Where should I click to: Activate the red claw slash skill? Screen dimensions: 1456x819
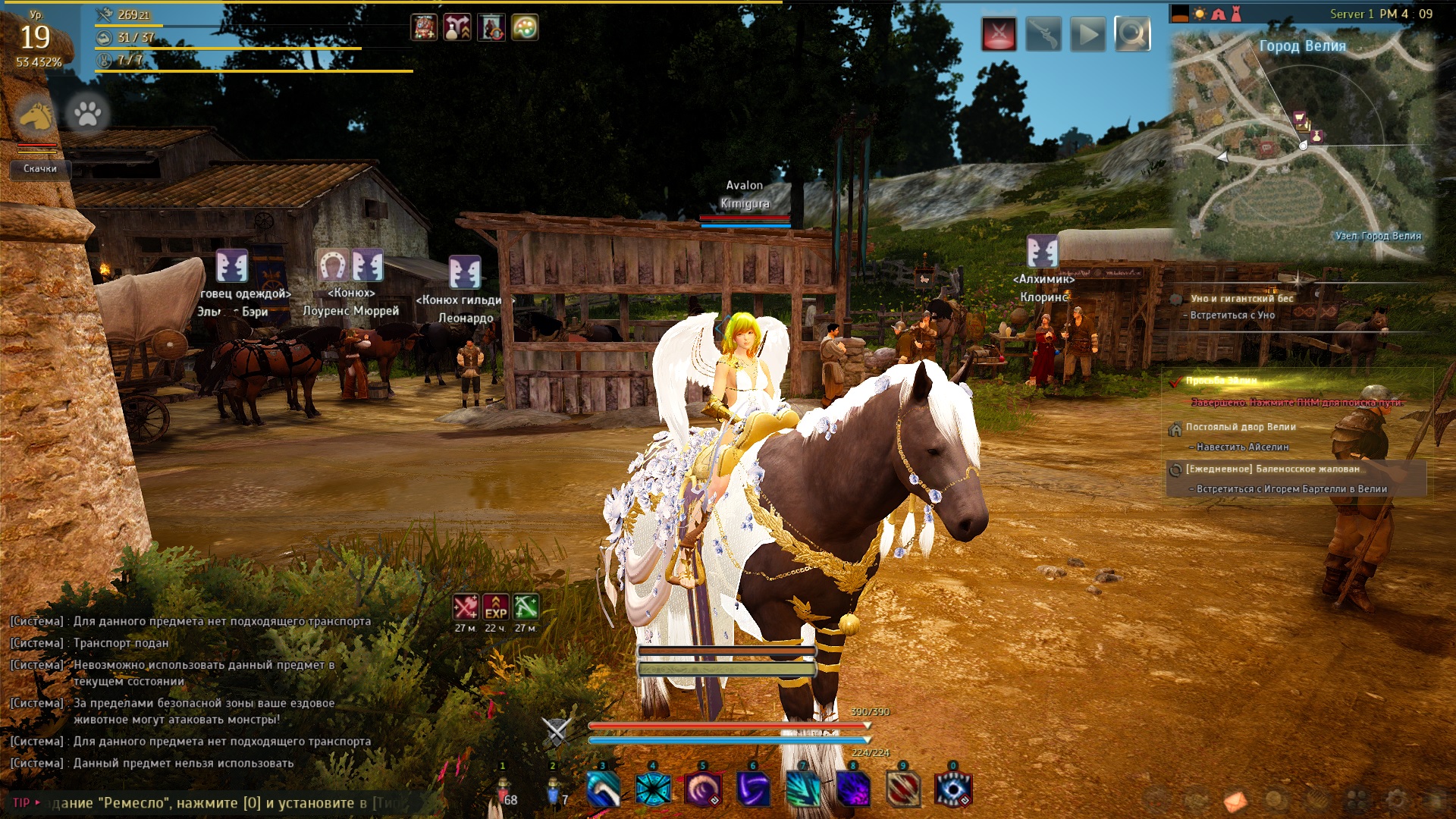pos(903,789)
